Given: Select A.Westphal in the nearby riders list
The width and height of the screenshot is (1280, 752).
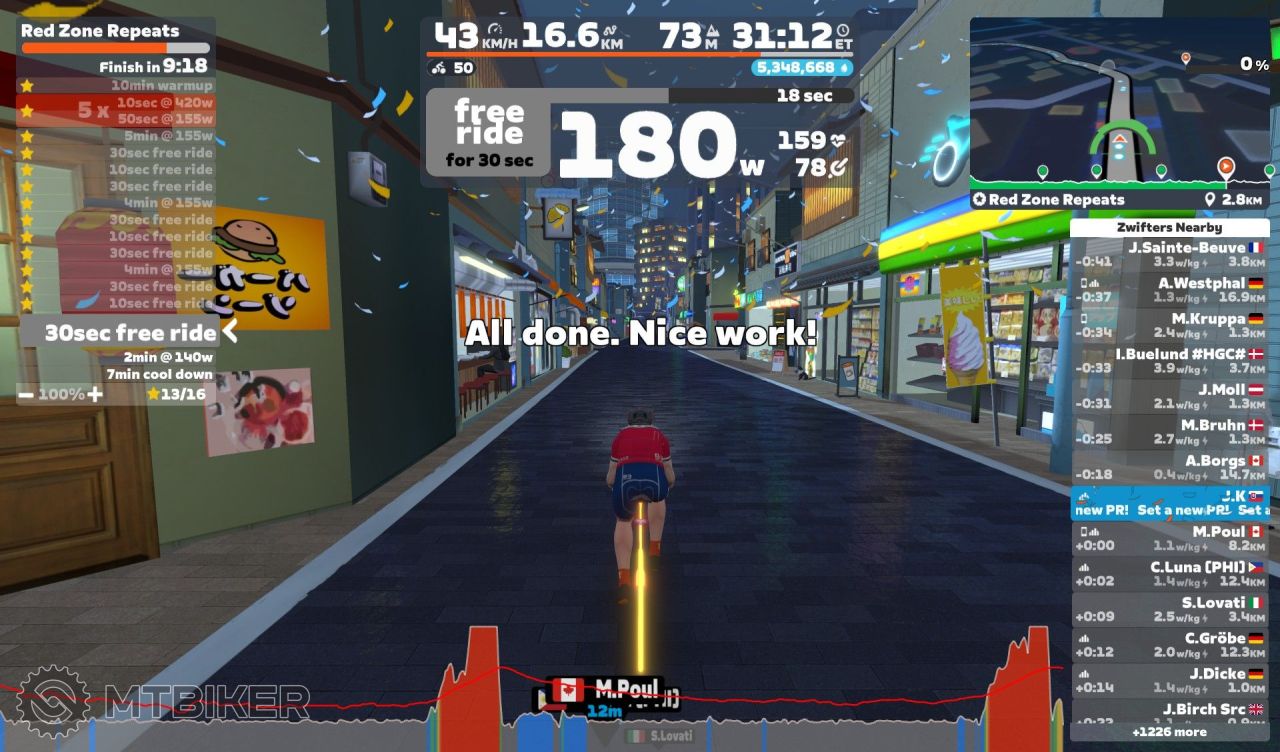Looking at the screenshot, I should [1169, 290].
